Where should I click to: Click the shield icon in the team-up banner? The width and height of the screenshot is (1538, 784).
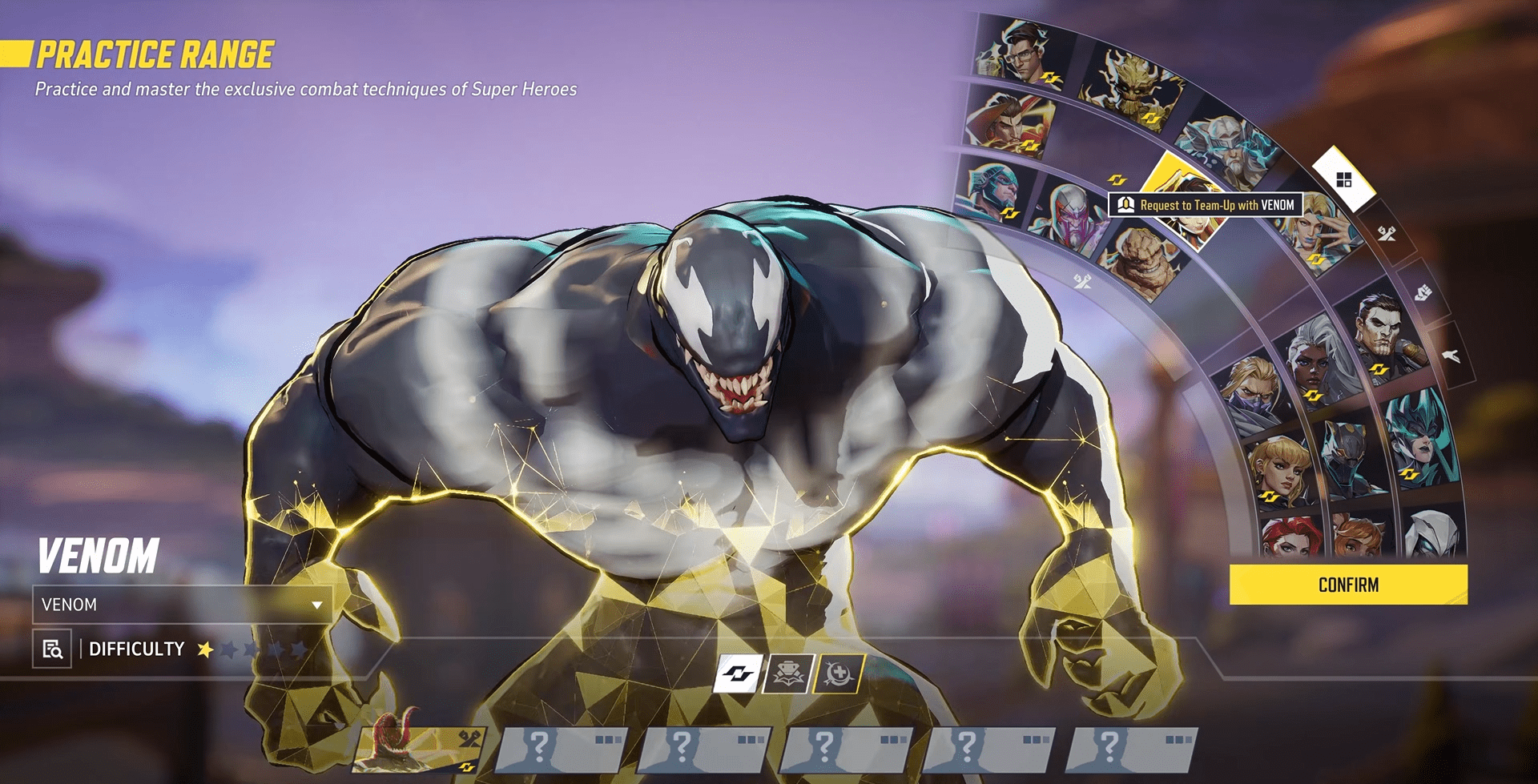tap(1127, 204)
